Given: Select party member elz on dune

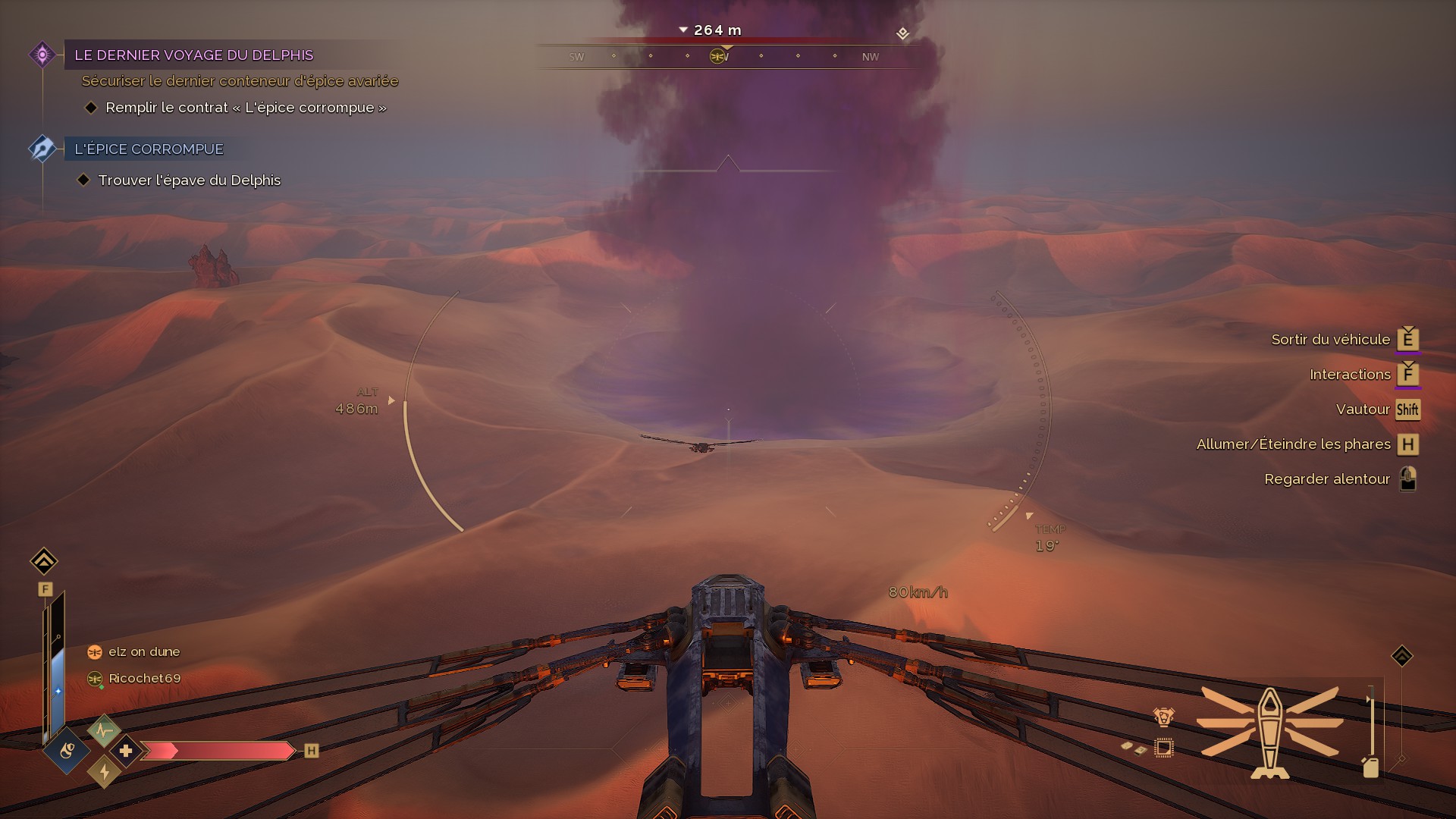Looking at the screenshot, I should (x=144, y=651).
